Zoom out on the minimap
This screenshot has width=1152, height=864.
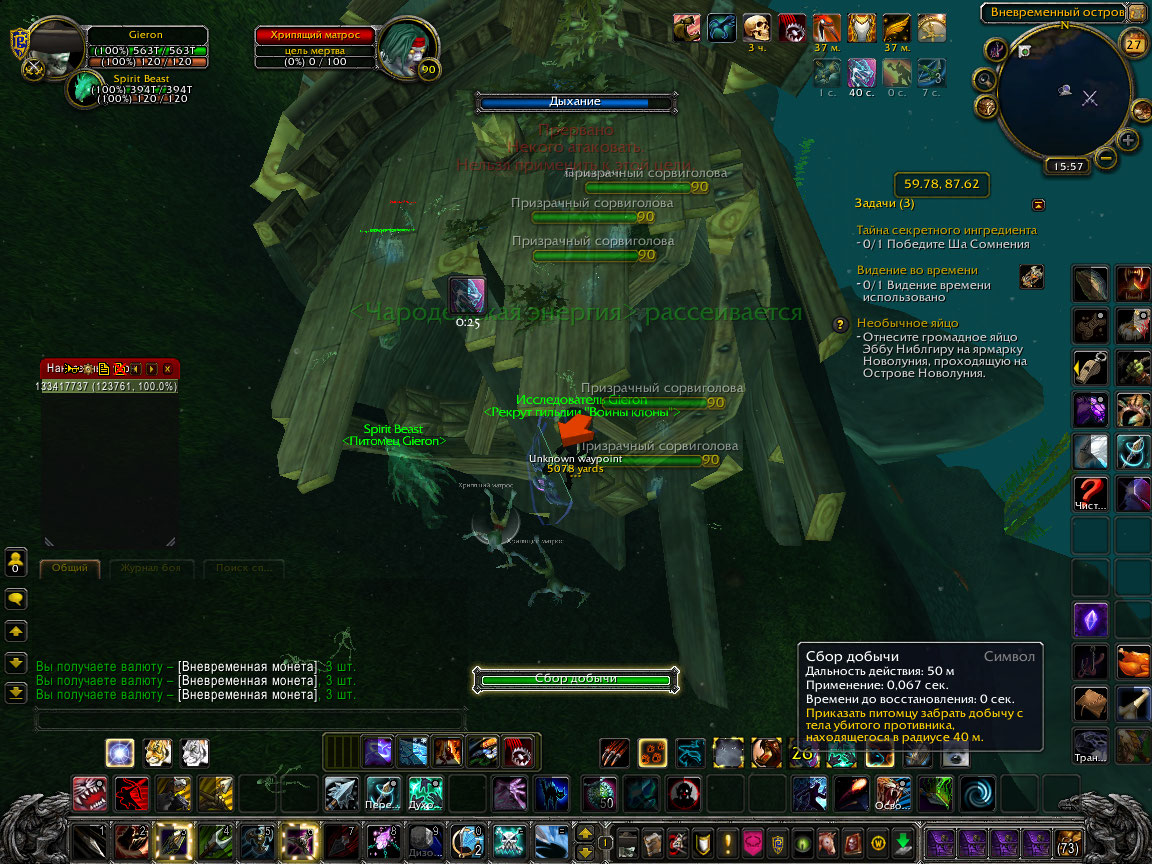pyautogui.click(x=1106, y=157)
